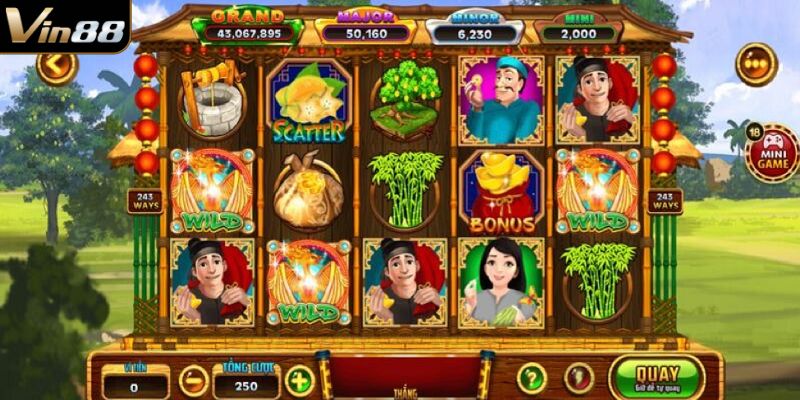800x400 pixels.
Task: Open the three-dot options menu button
Action: click(756, 64)
